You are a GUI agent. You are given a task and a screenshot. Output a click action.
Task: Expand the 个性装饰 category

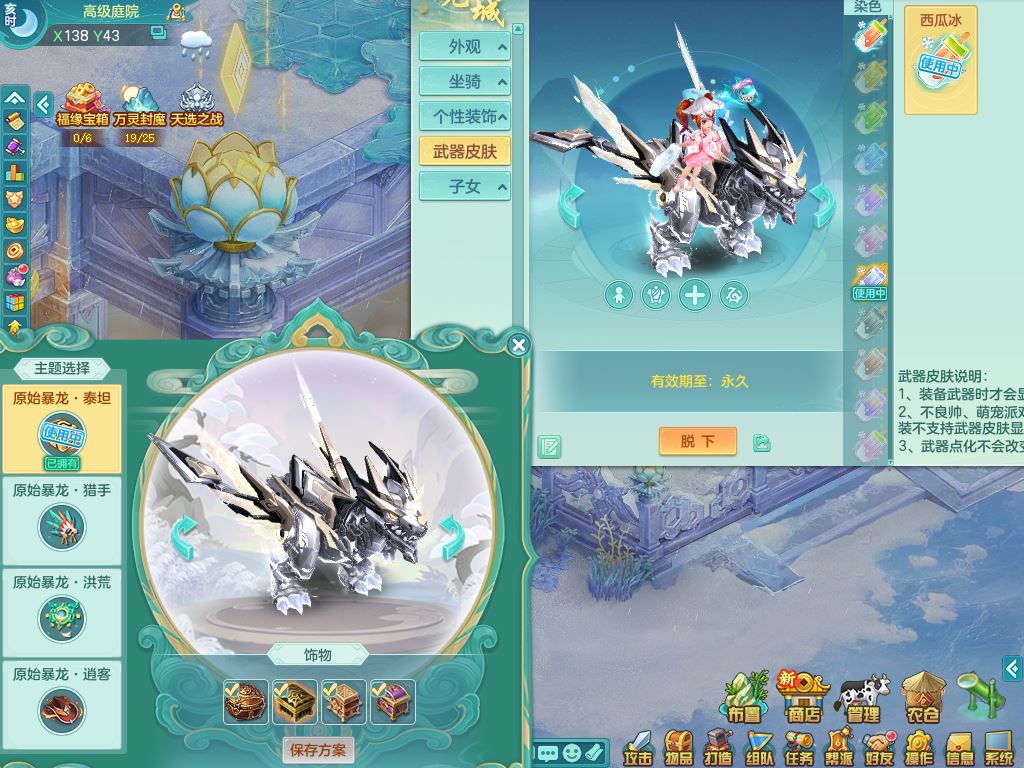pyautogui.click(x=465, y=117)
